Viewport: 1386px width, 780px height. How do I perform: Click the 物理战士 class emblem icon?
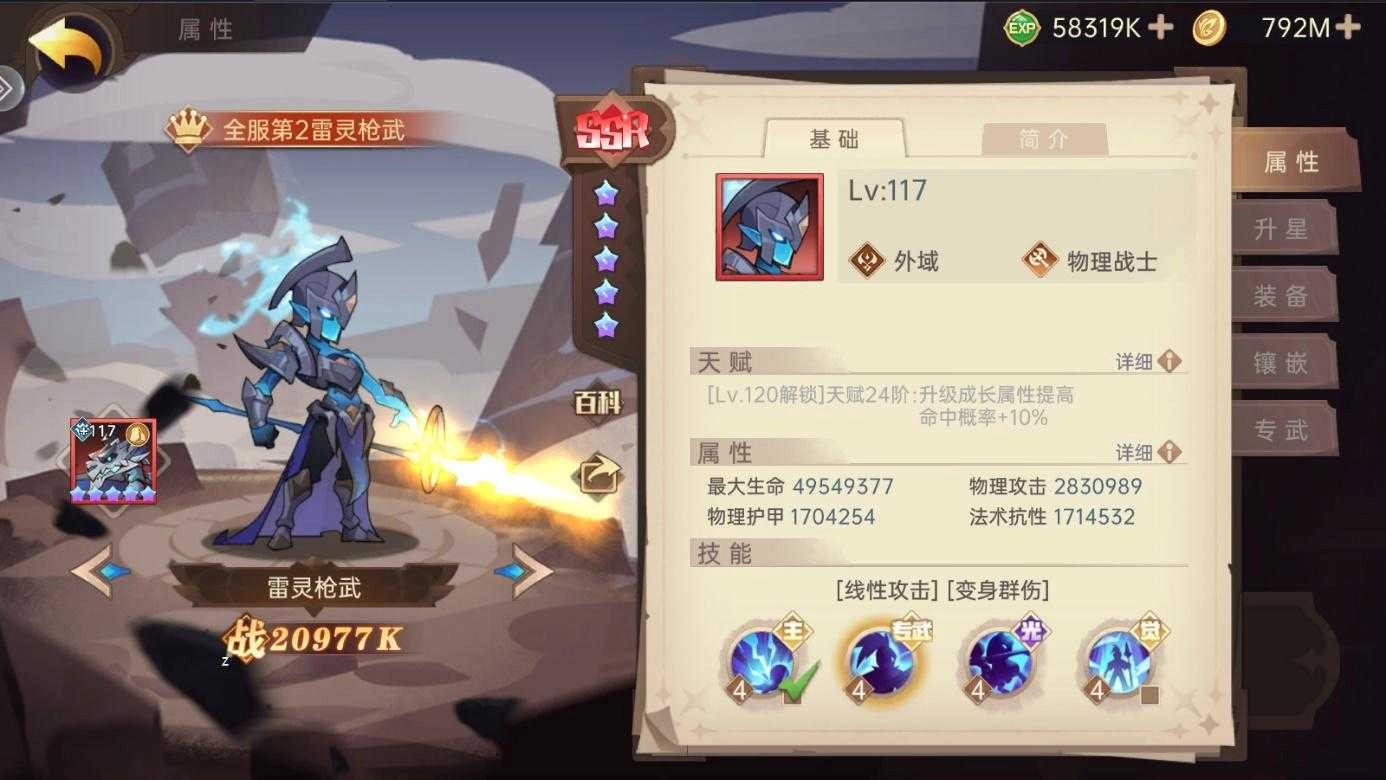pos(1041,259)
